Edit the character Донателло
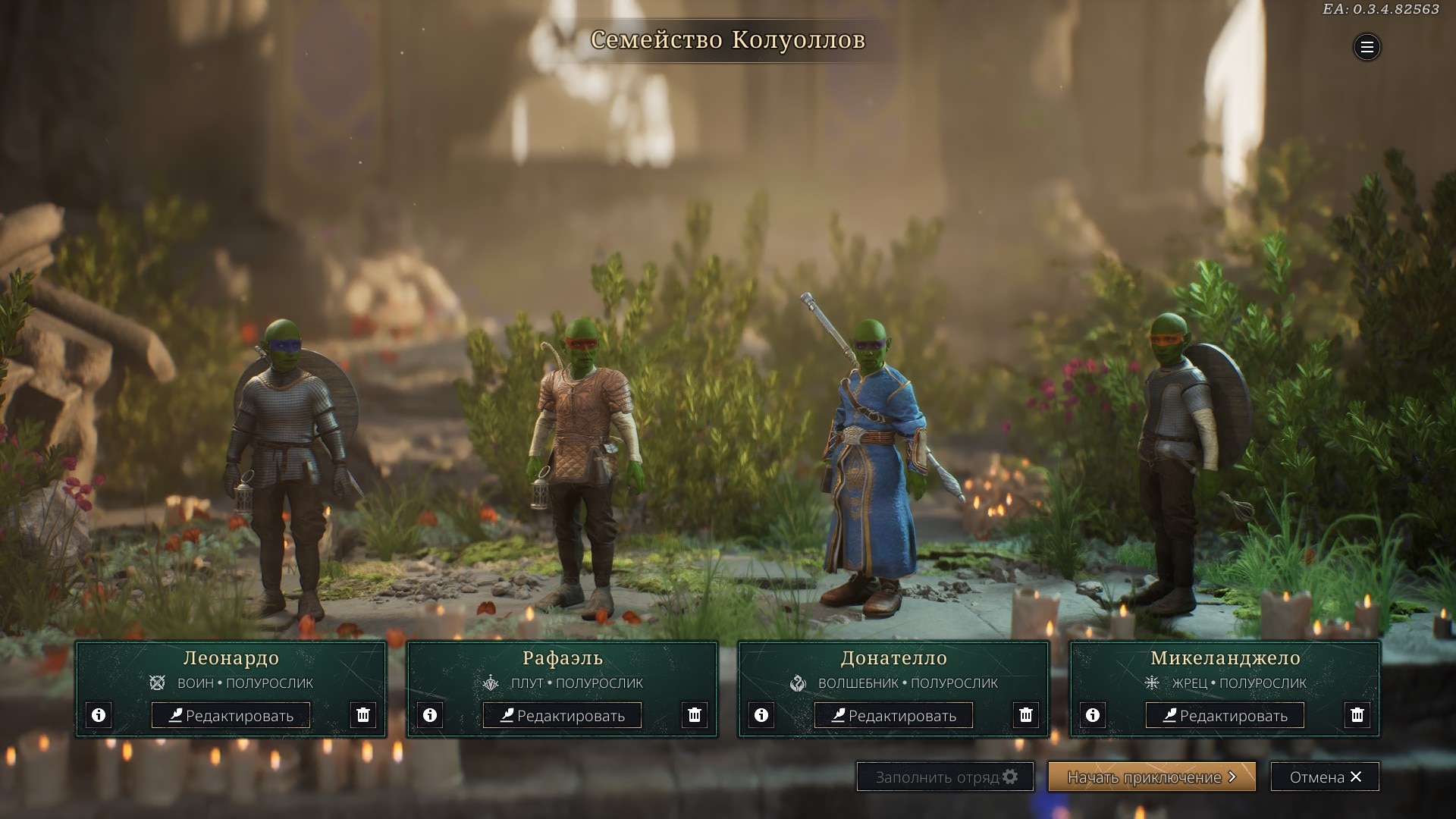This screenshot has width=1456, height=819. click(893, 715)
